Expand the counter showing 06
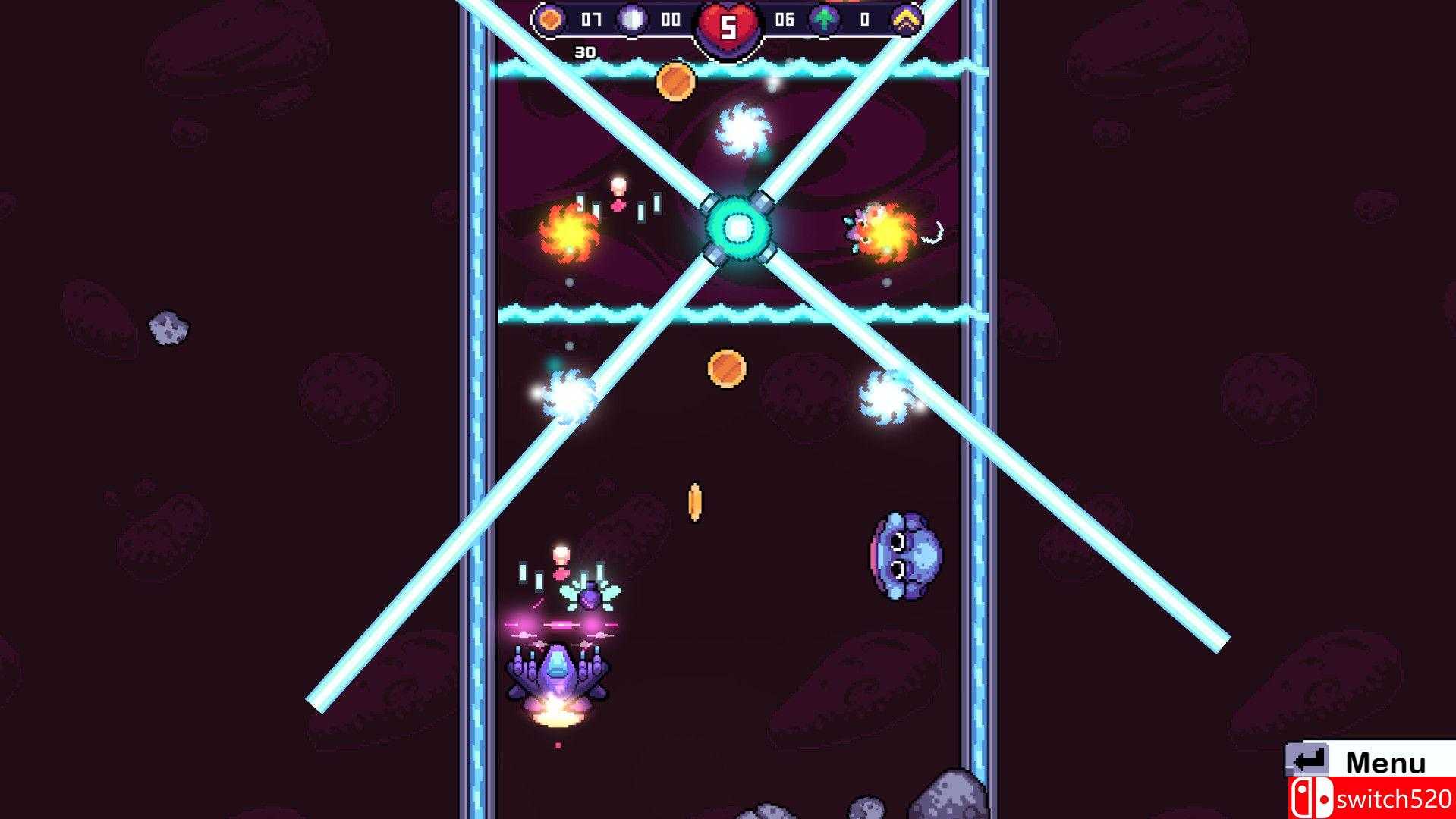1456x819 pixels. 785,19
